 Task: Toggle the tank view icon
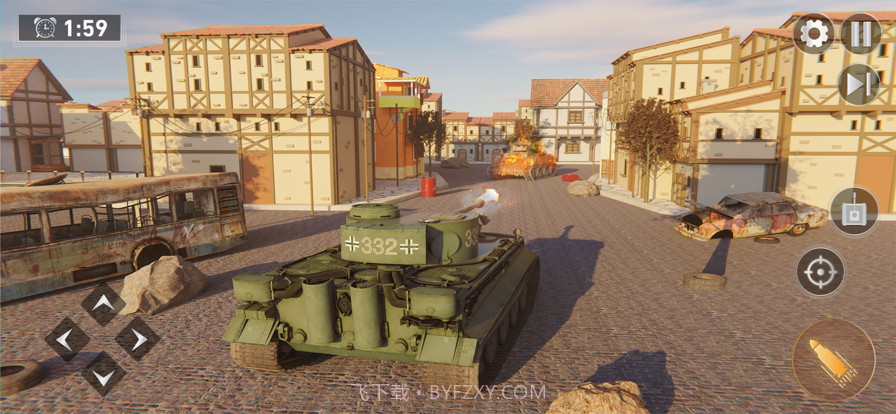(x=853, y=211)
